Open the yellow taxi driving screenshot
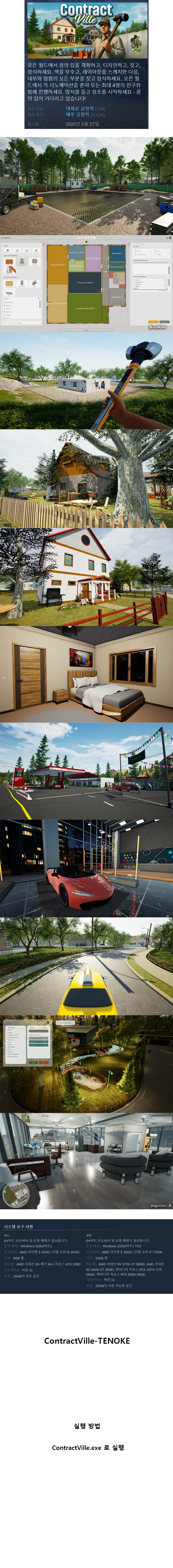The width and height of the screenshot is (173, 1568). [86, 967]
